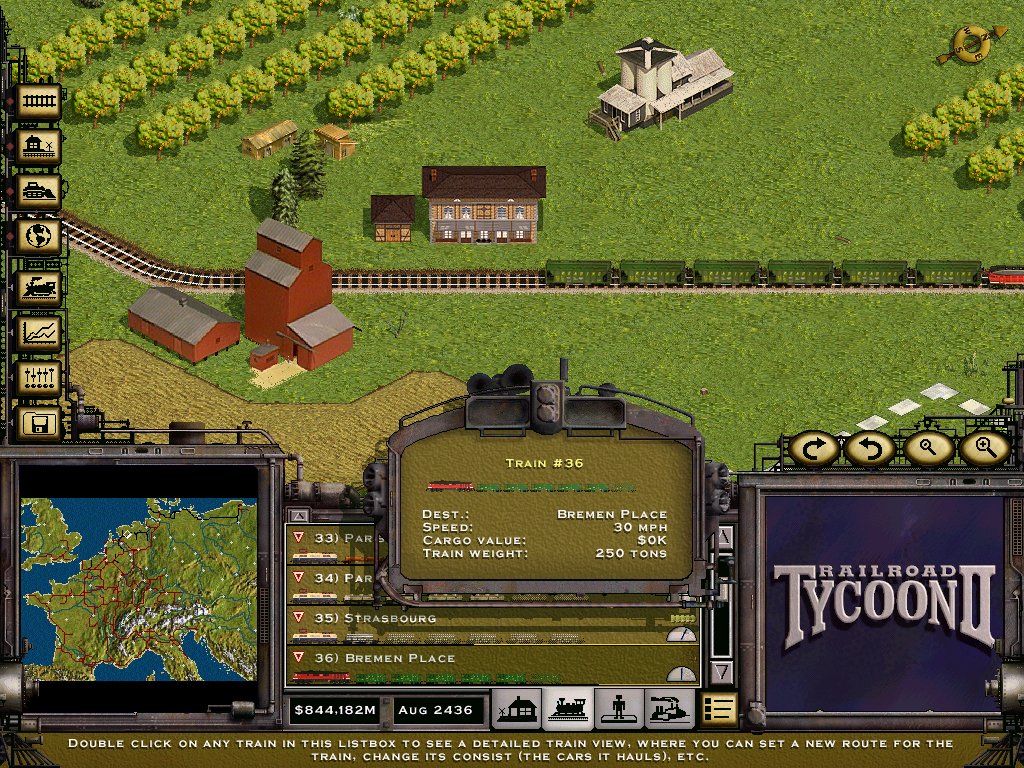Rotate the view clockwise
The width and height of the screenshot is (1024, 768).
(x=814, y=448)
